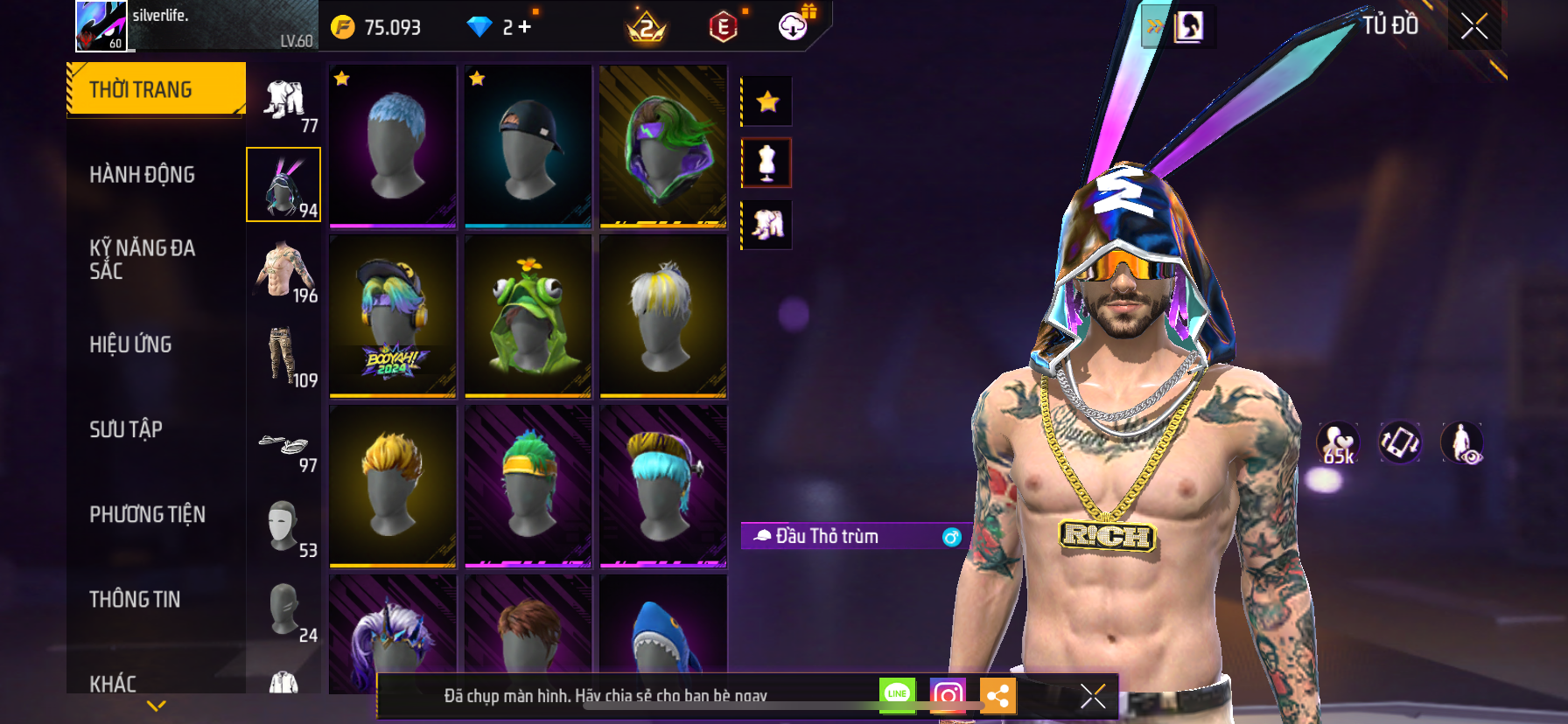This screenshot has width=1568, height=724.
Task: Select the Booyah 2024 headphone cap
Action: 393,316
